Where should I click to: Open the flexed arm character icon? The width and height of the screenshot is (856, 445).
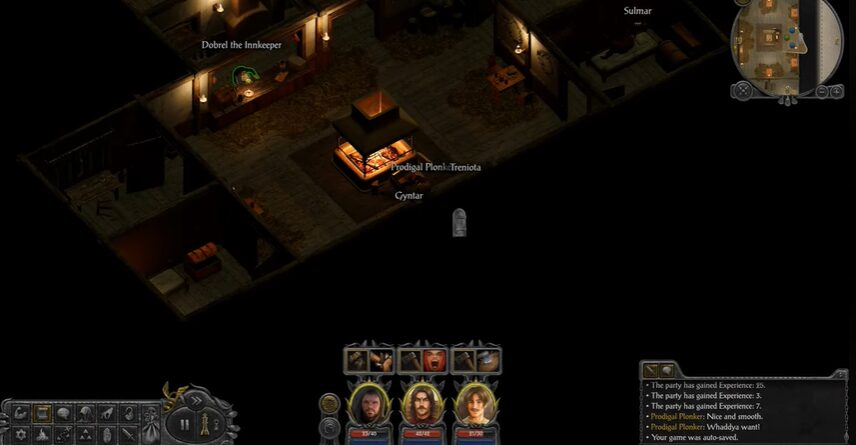point(21,413)
